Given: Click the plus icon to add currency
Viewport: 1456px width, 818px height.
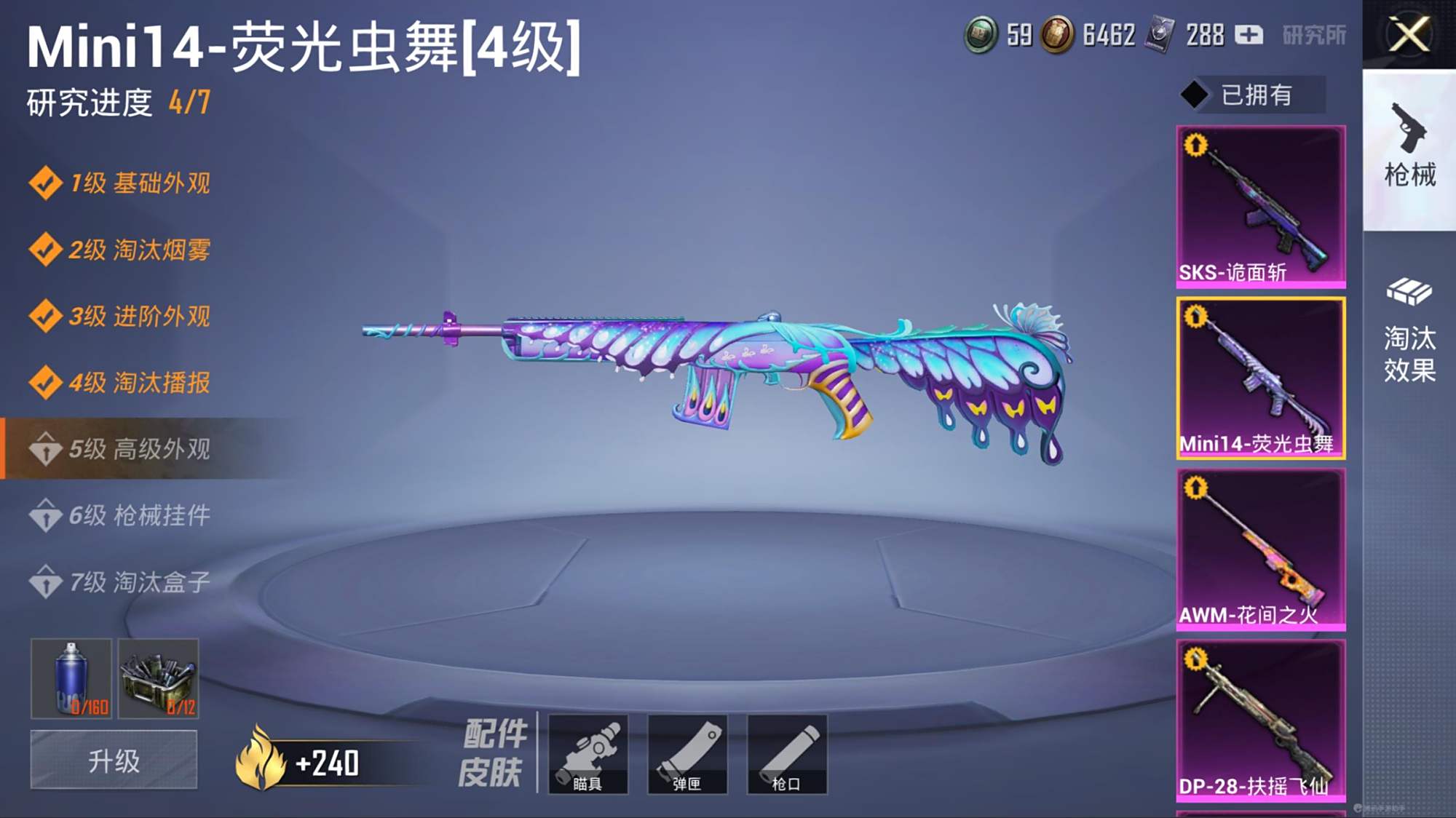Looking at the screenshot, I should (x=1250, y=33).
